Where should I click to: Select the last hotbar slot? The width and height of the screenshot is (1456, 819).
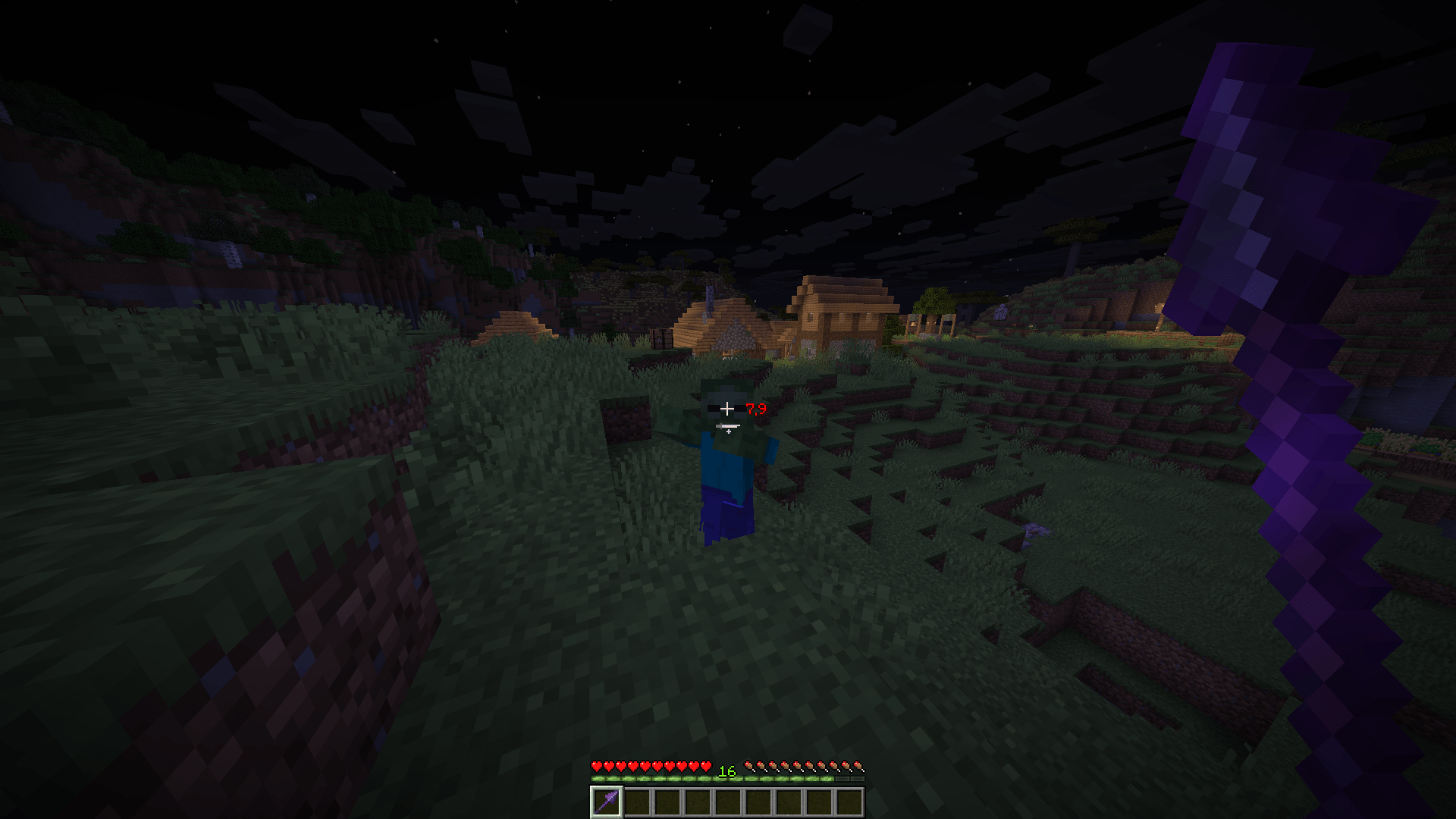850,801
